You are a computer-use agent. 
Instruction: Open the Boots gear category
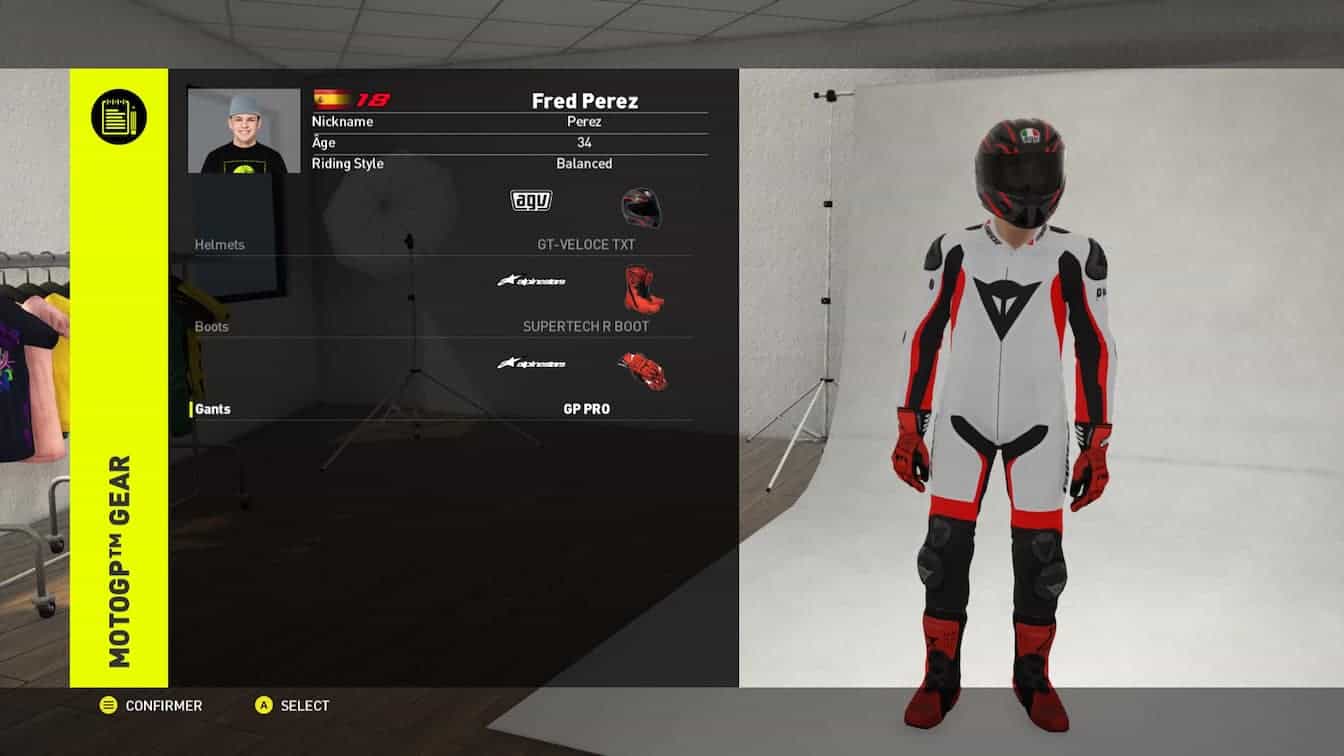tap(442, 326)
